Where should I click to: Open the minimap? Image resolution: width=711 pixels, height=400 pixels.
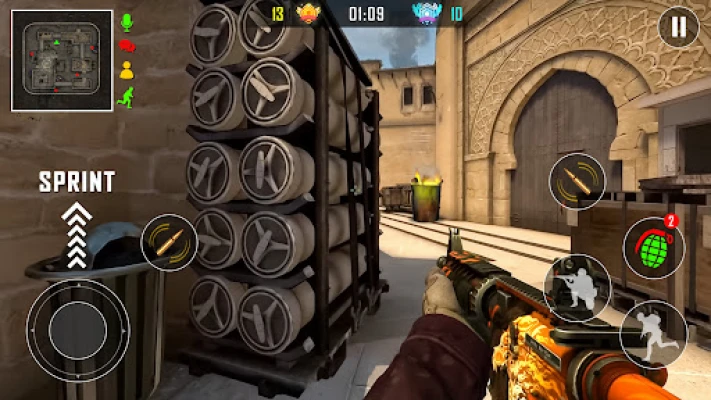coord(62,60)
